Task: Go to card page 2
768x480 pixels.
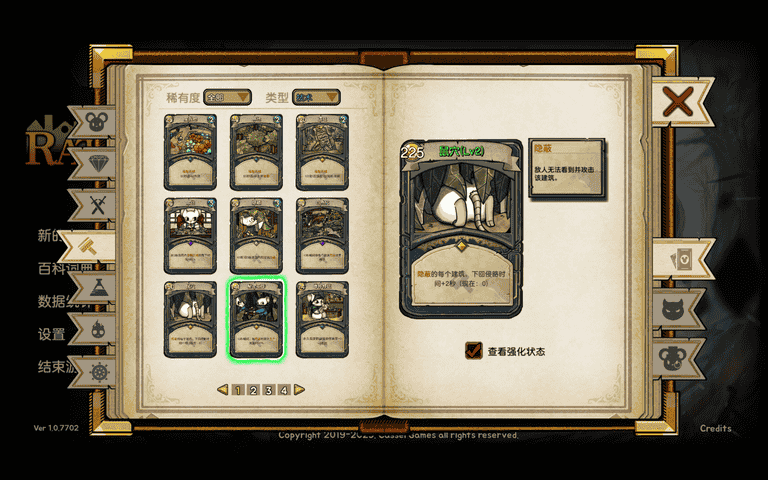Action: coord(253,390)
